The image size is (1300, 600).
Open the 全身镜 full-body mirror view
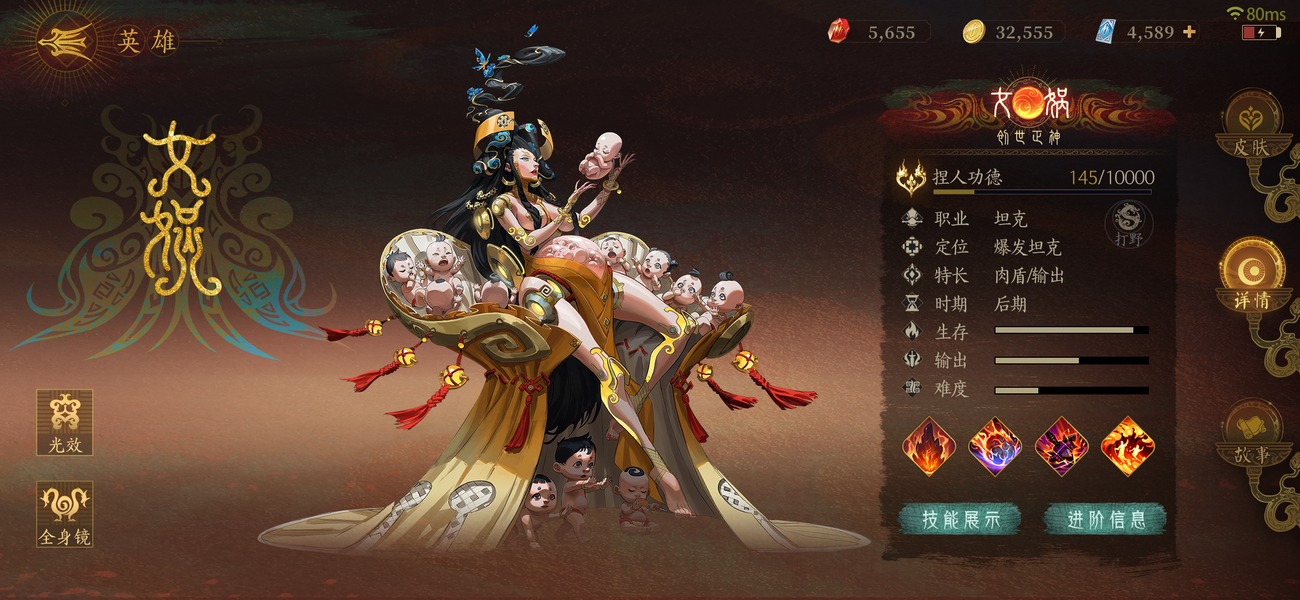click(x=65, y=513)
